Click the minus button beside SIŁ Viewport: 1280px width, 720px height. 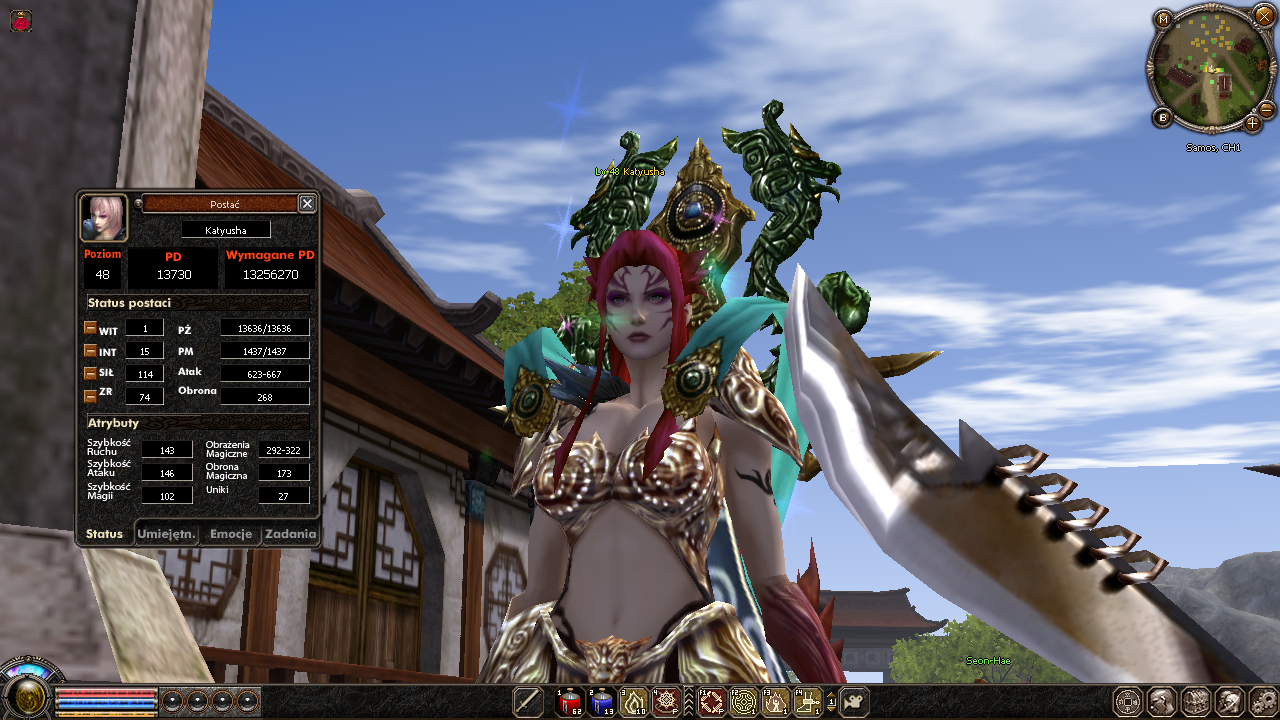[90, 373]
